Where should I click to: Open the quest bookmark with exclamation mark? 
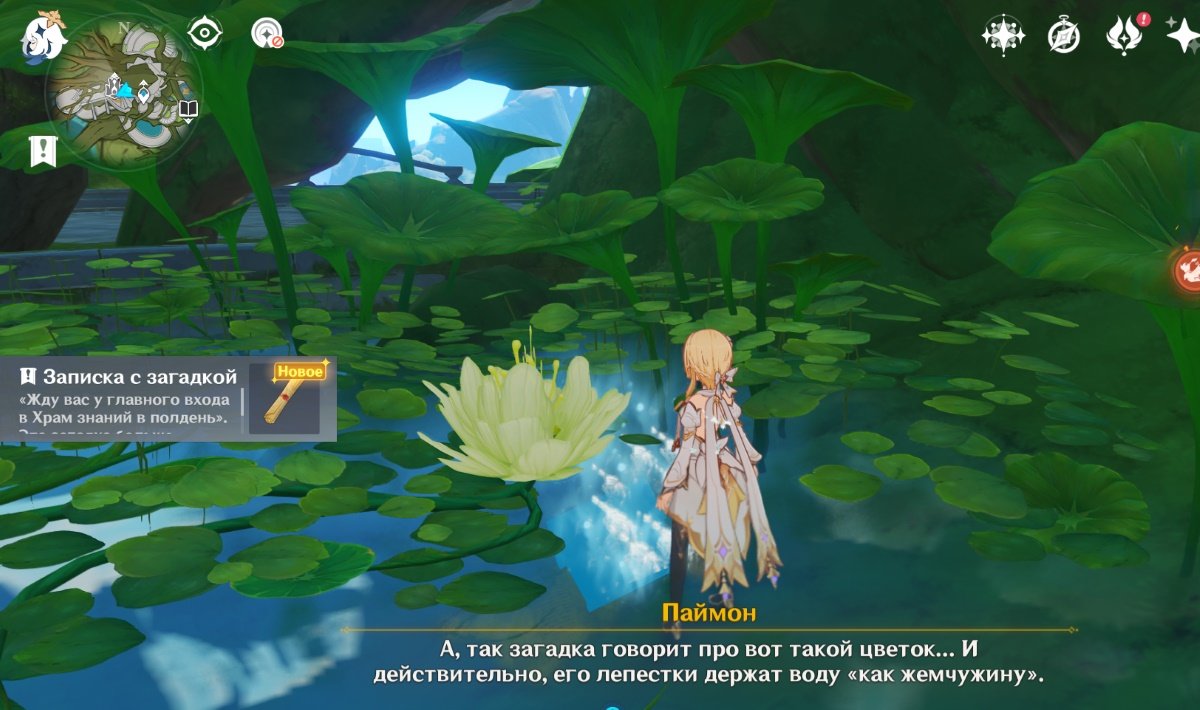click(x=44, y=152)
